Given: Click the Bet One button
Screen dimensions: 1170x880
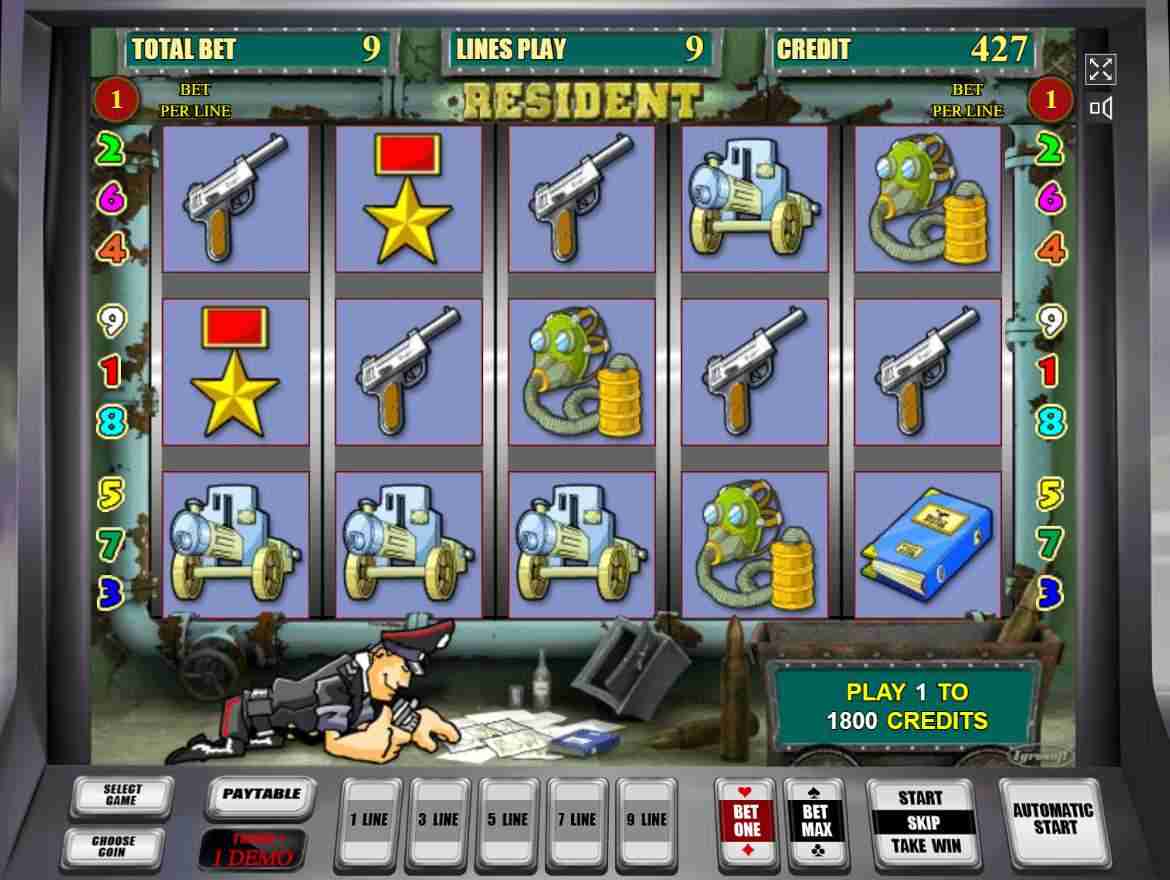Looking at the screenshot, I should pos(746,822).
